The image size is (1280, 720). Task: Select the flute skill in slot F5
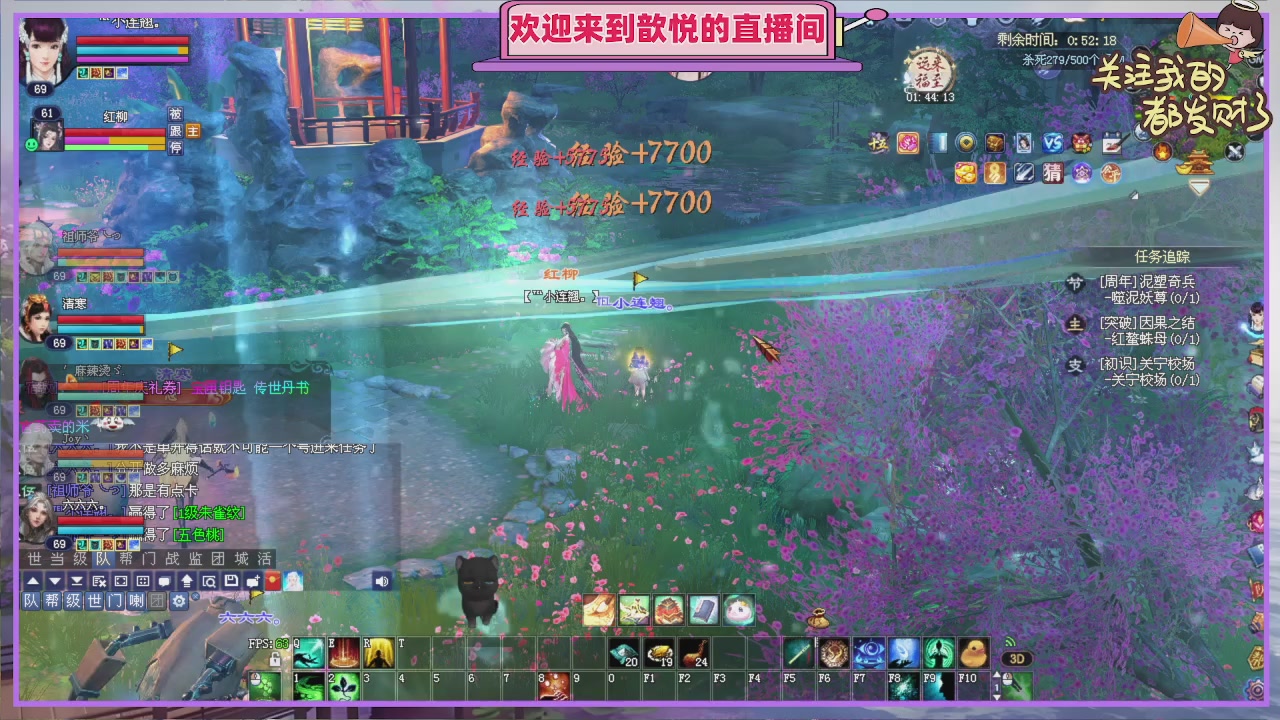point(796,652)
